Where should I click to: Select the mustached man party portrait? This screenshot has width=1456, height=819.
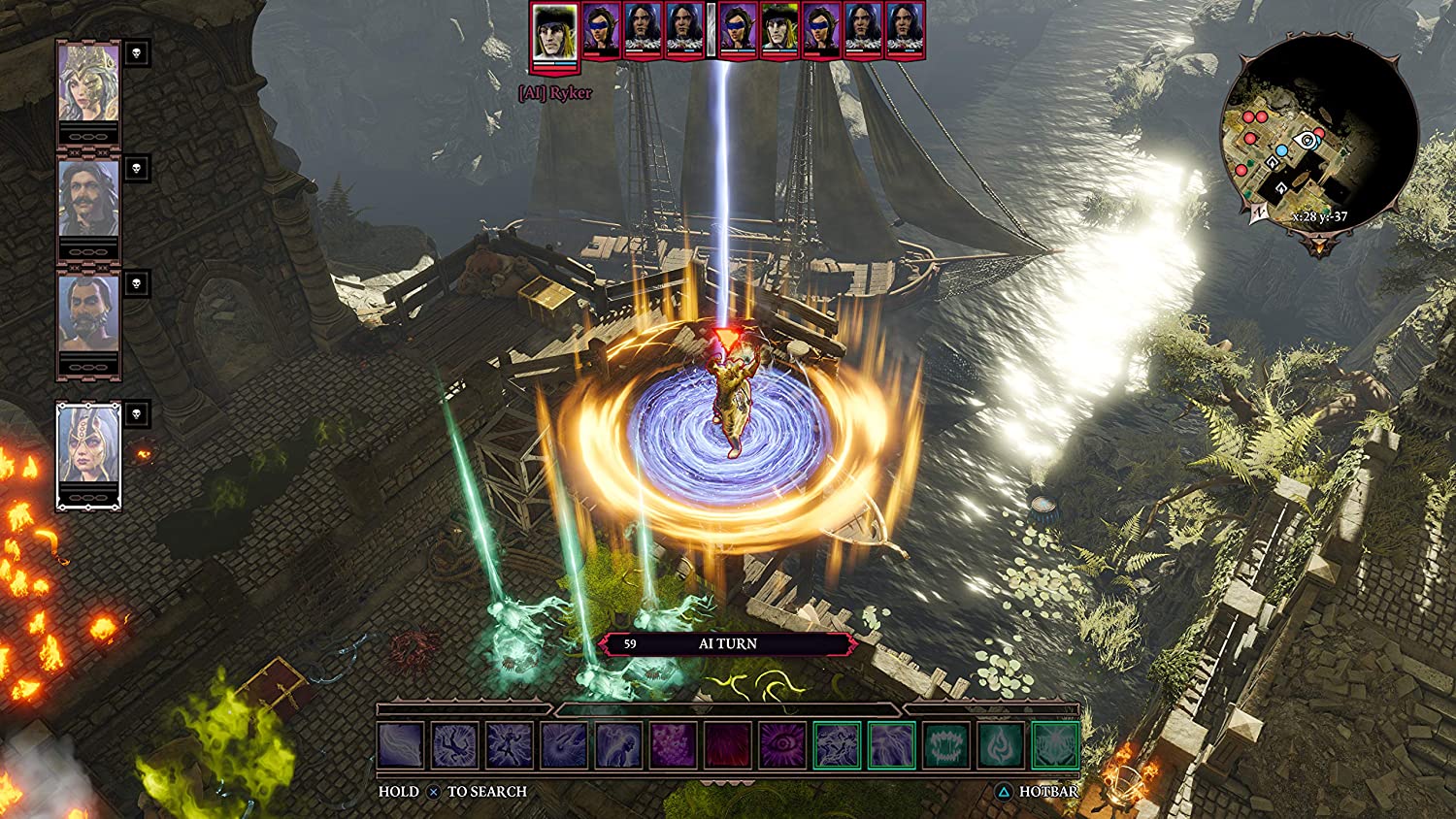point(89,198)
